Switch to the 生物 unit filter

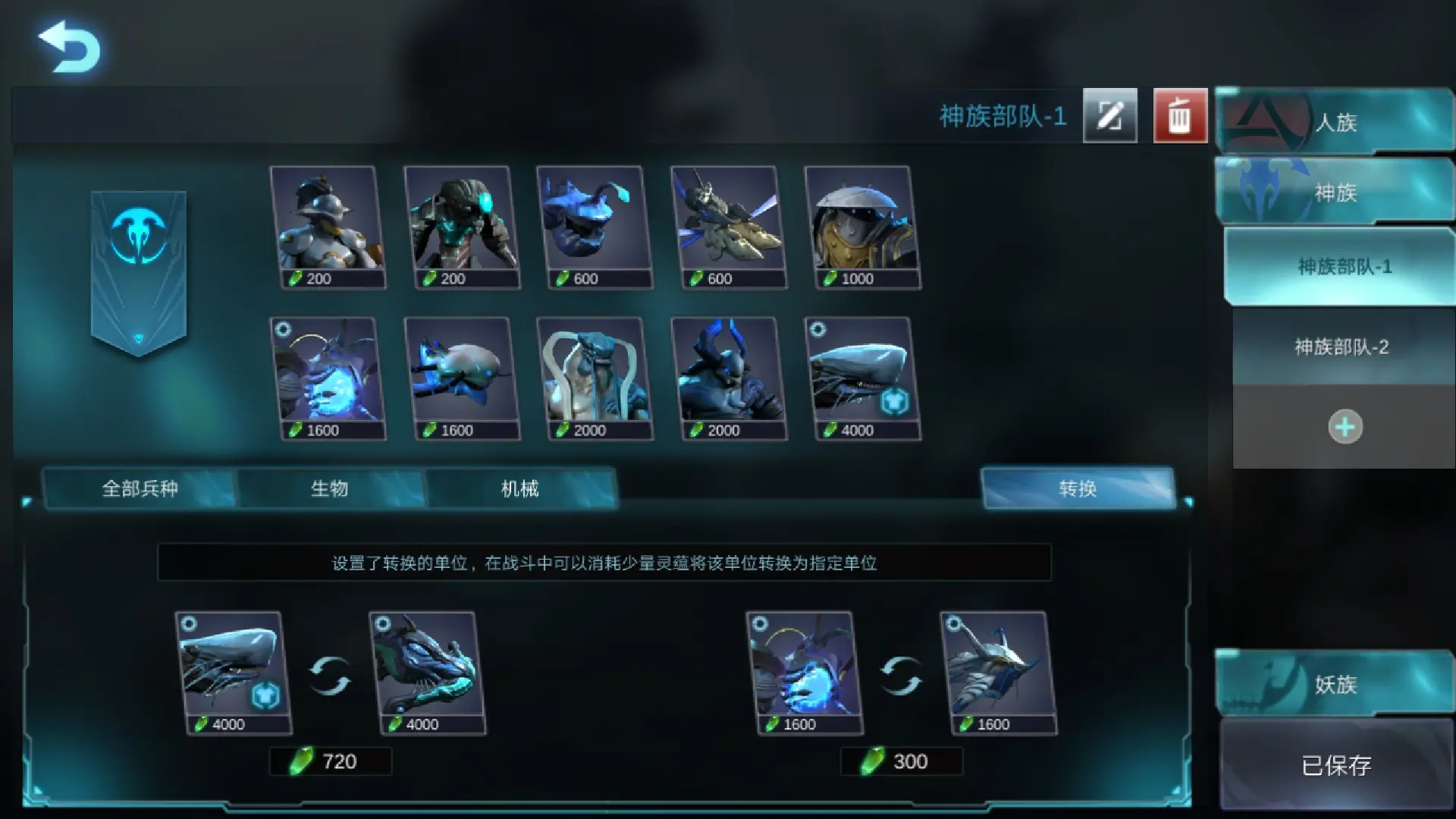click(330, 489)
